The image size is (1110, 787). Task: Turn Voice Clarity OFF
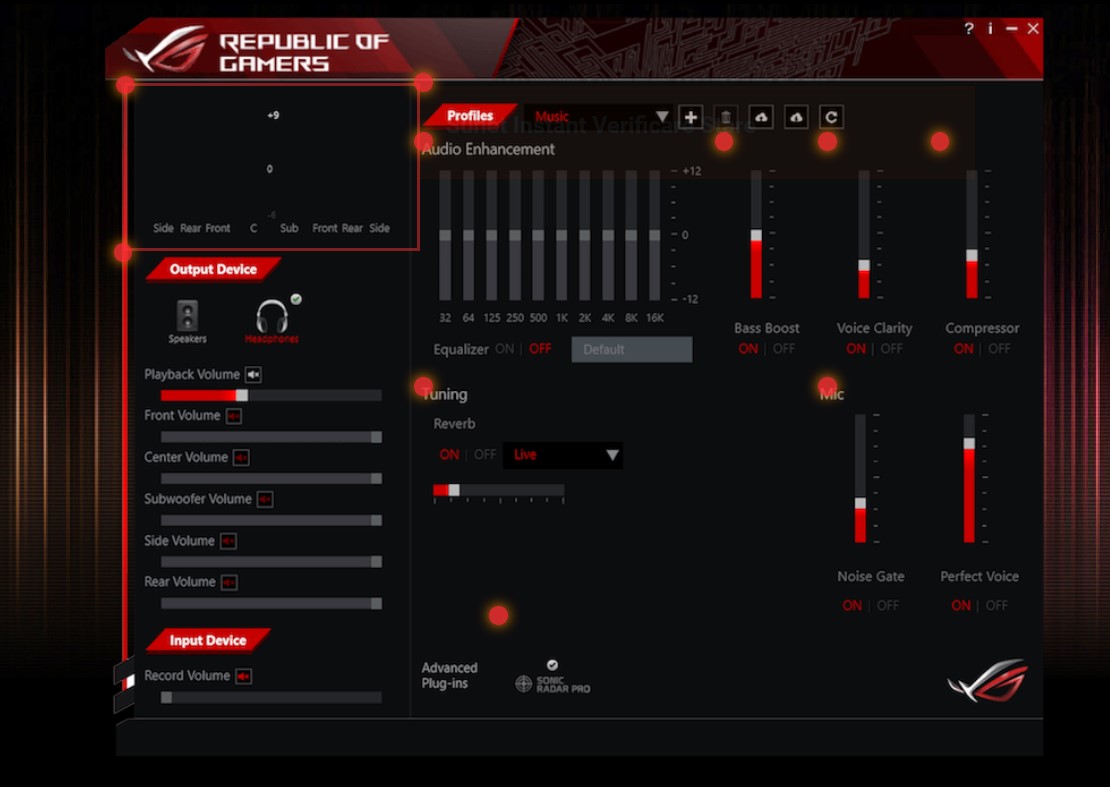[891, 349]
